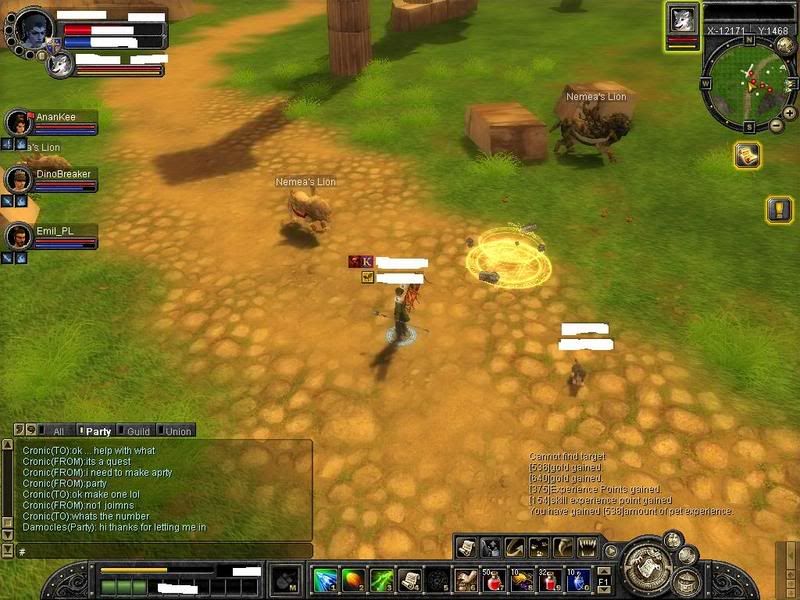Select party member DinoBreaker
The image size is (800, 600).
[x=52, y=180]
